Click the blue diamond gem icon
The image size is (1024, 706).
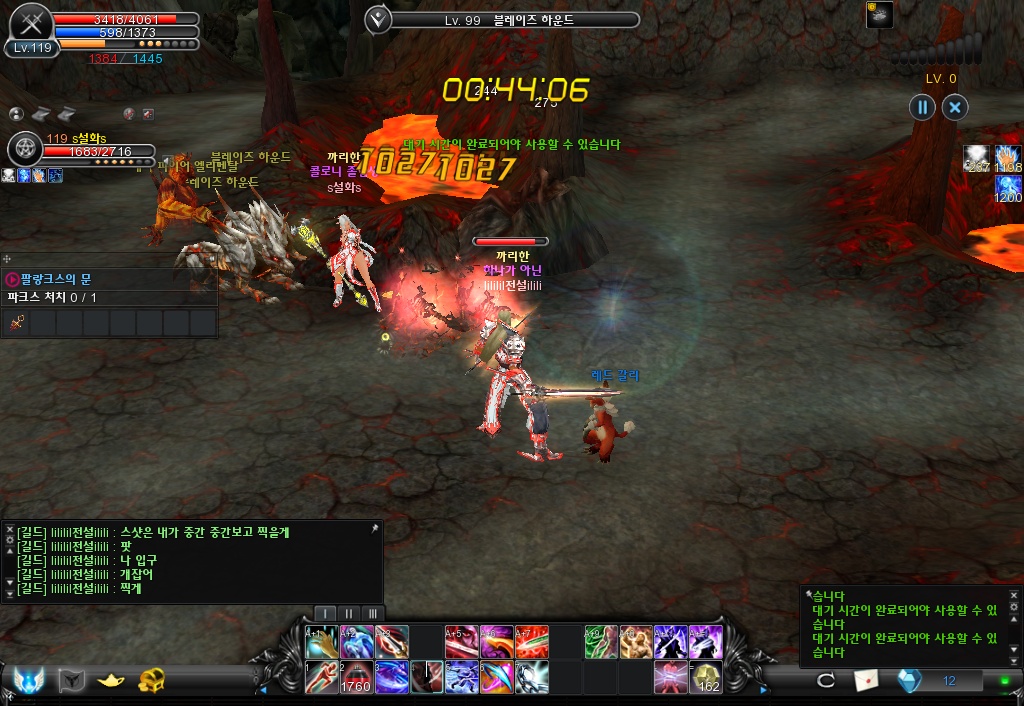pos(909,680)
